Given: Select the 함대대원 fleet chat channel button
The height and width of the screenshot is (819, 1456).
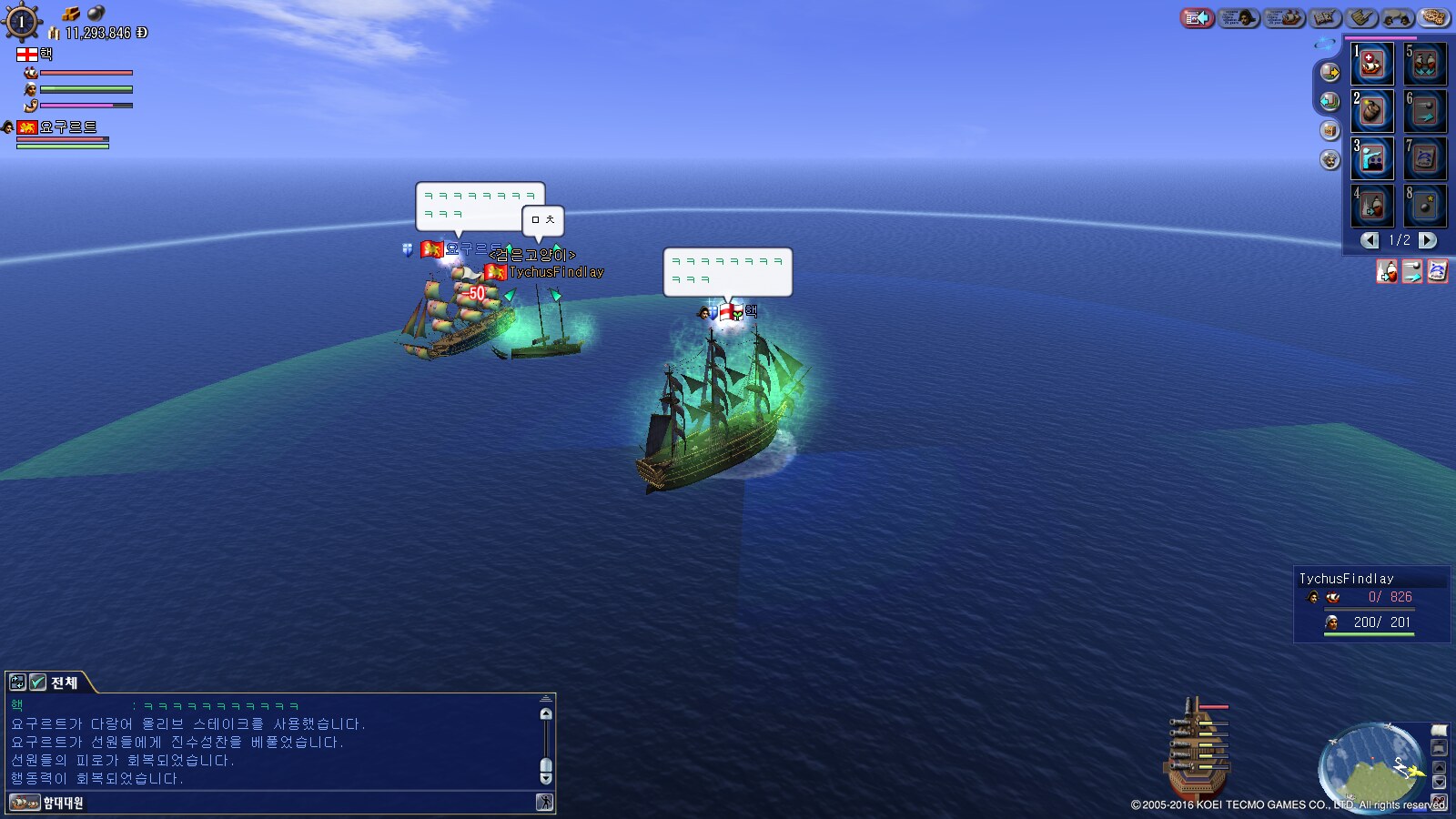Looking at the screenshot, I should 45,803.
